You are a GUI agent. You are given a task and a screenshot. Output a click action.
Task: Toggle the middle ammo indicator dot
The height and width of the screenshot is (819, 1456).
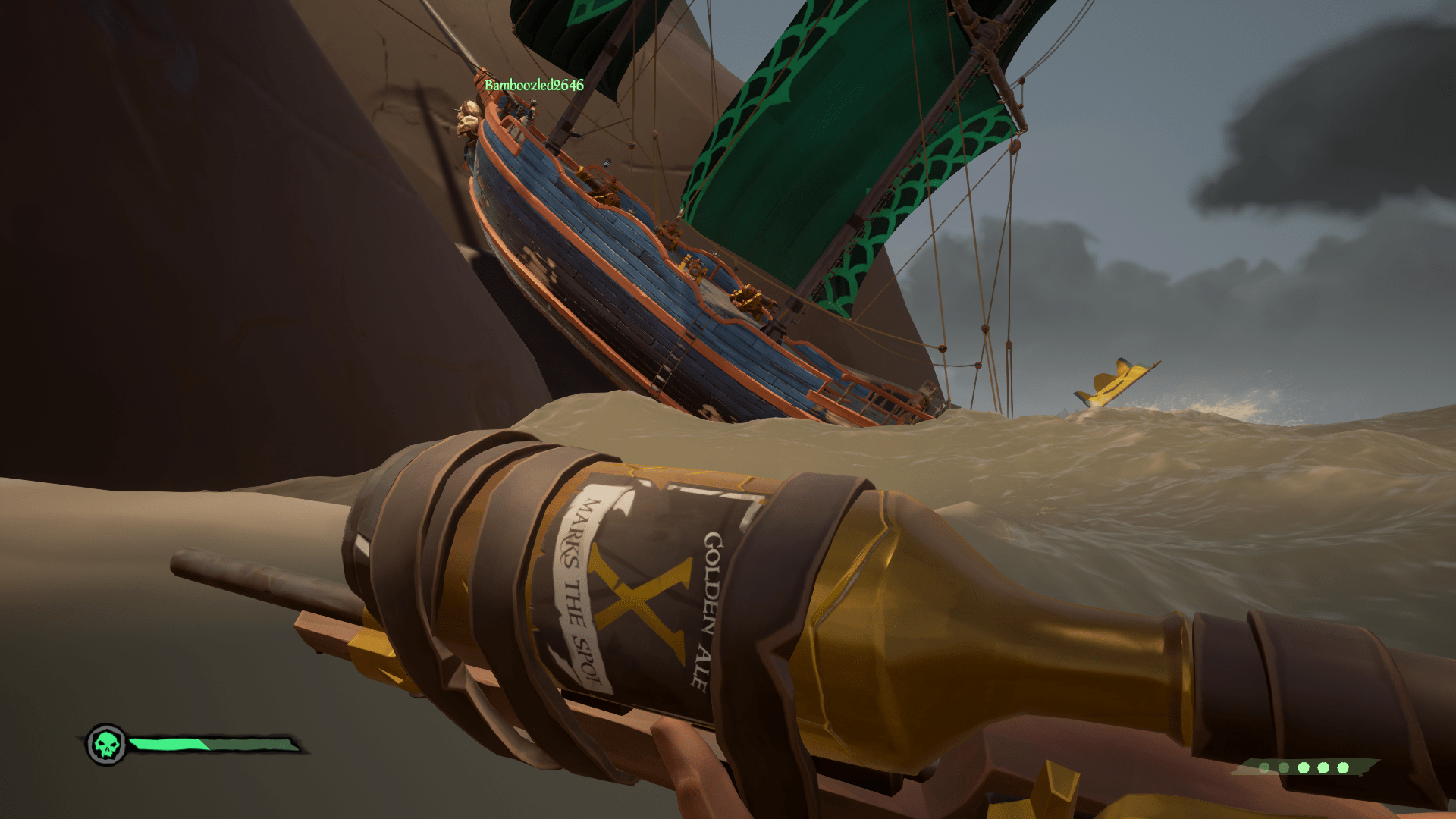point(1304,767)
